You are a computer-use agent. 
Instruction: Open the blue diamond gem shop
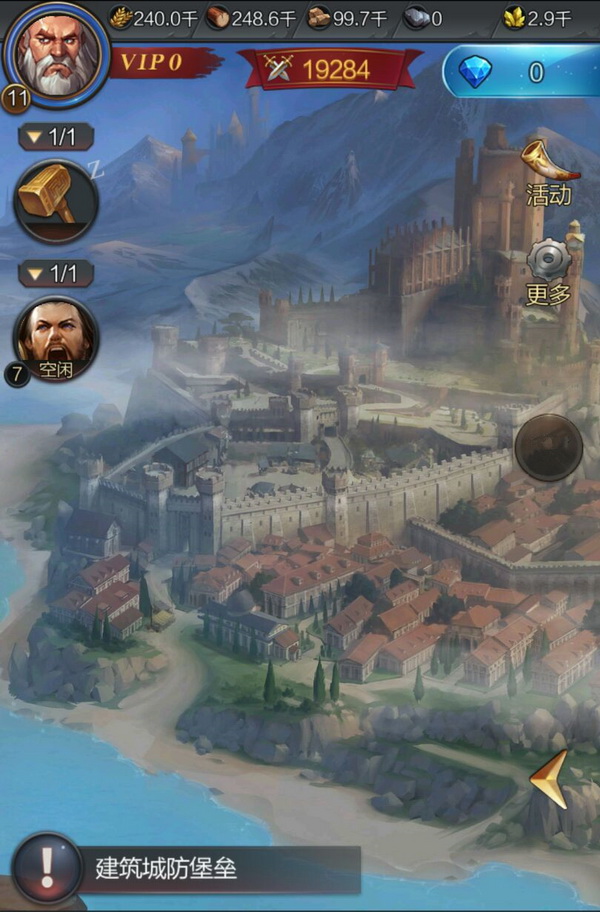(x=520, y=72)
